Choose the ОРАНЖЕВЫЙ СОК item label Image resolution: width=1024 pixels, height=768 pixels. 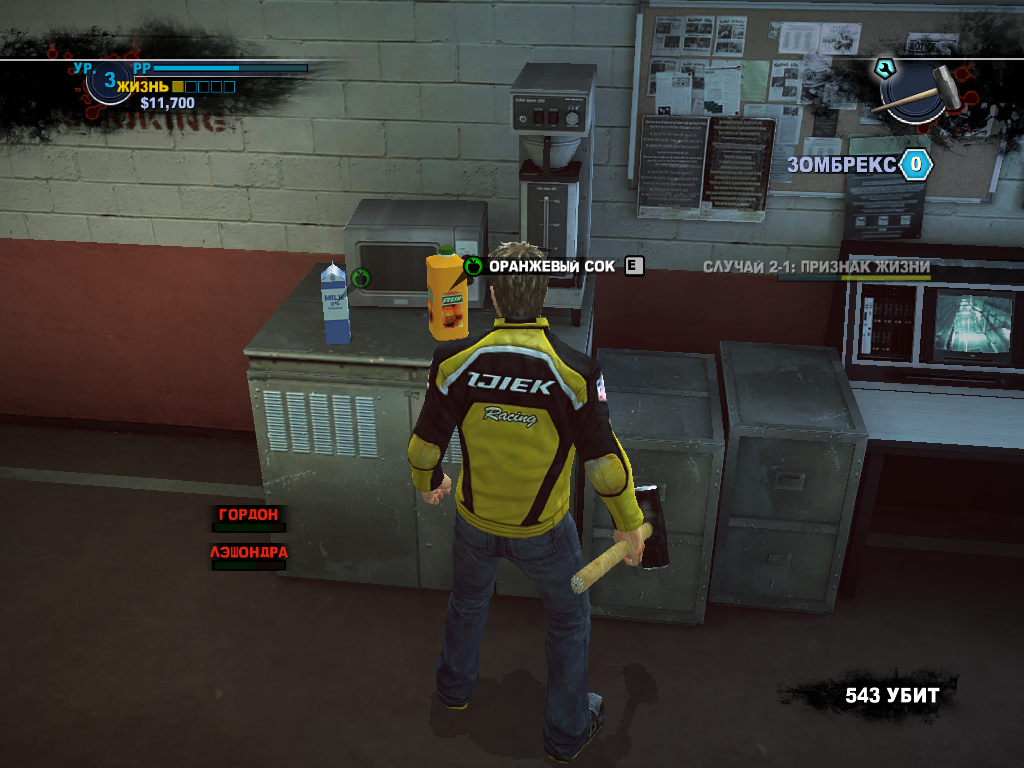pyautogui.click(x=551, y=266)
